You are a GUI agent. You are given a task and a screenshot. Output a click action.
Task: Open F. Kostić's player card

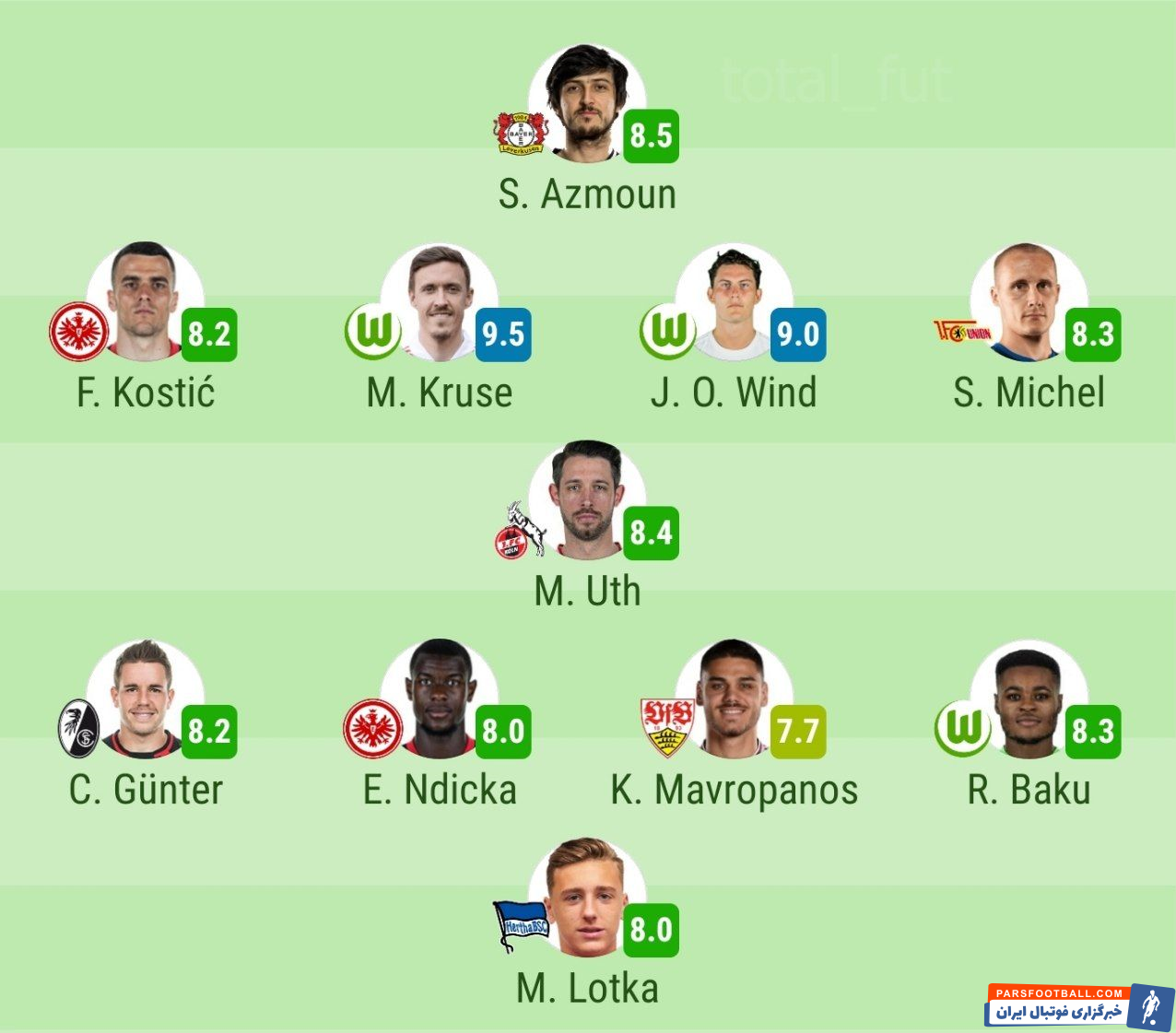tap(145, 301)
